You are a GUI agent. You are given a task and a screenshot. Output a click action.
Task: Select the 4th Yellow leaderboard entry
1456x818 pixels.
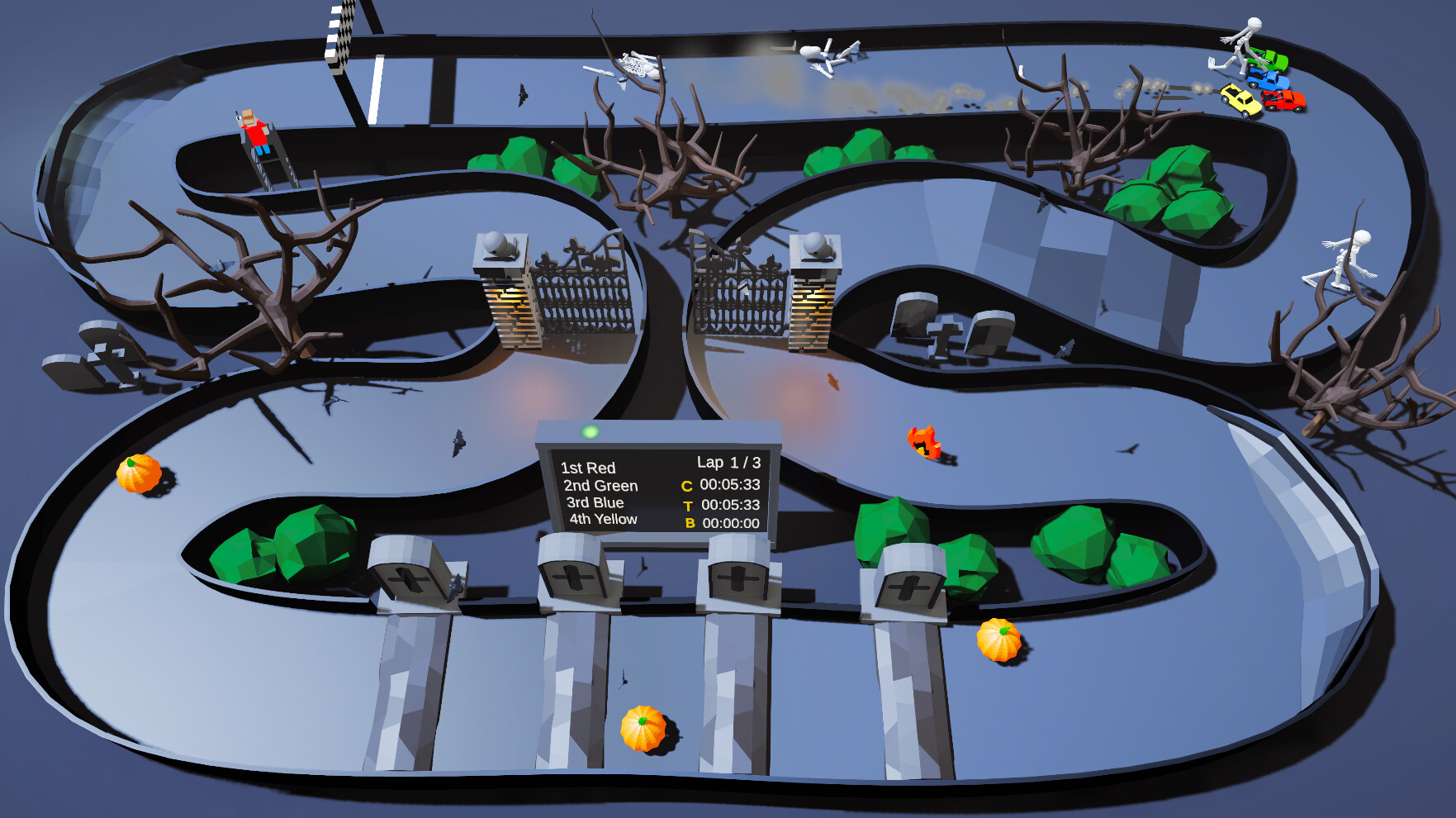pos(604,521)
